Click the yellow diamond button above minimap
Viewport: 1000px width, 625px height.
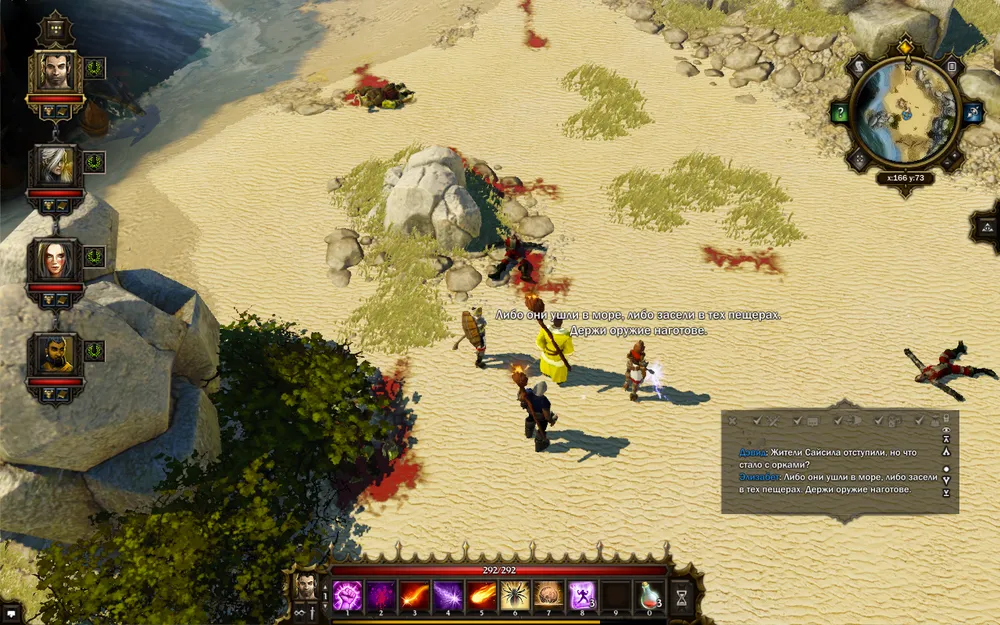(905, 45)
